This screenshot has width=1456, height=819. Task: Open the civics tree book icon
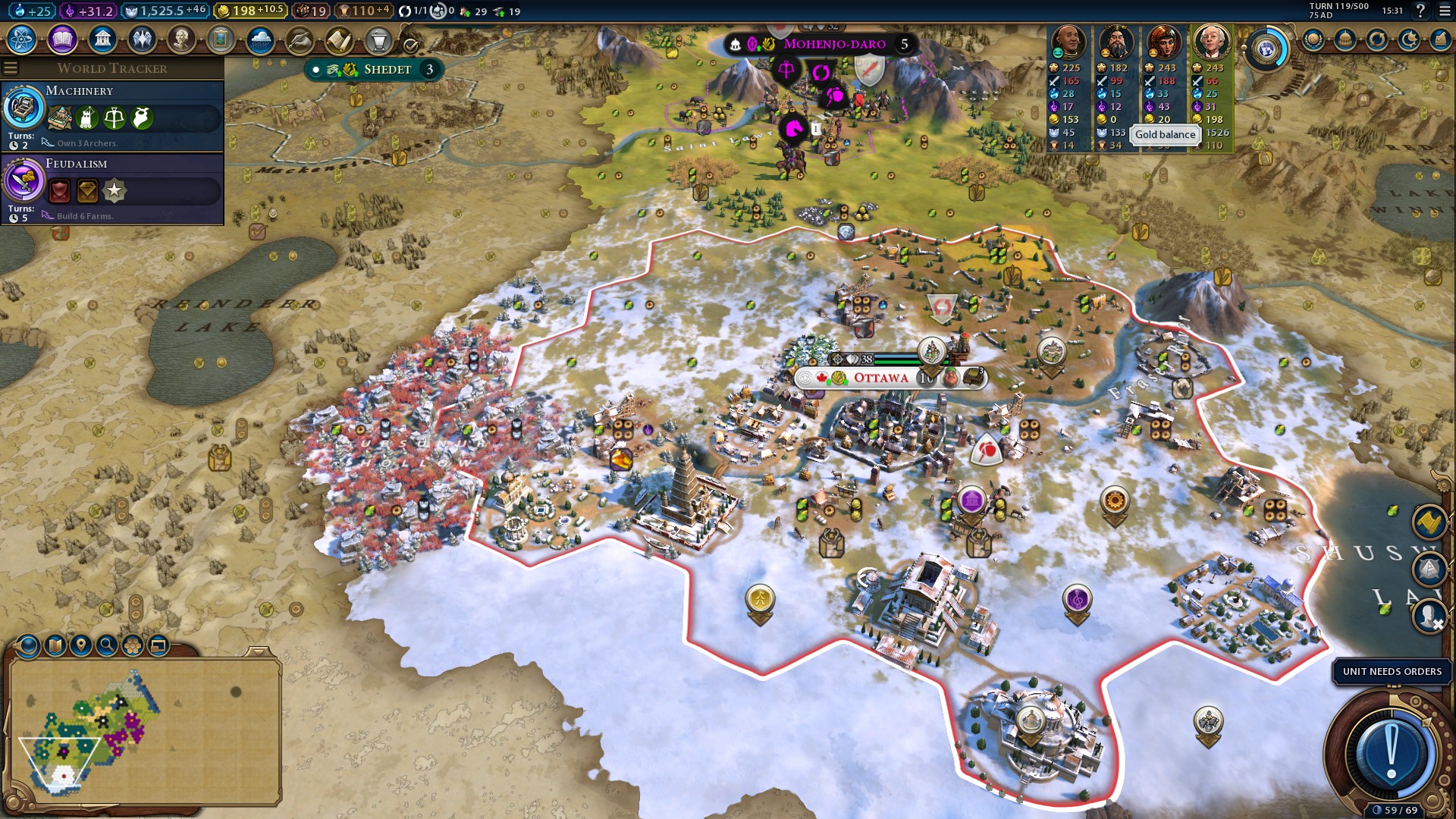62,39
